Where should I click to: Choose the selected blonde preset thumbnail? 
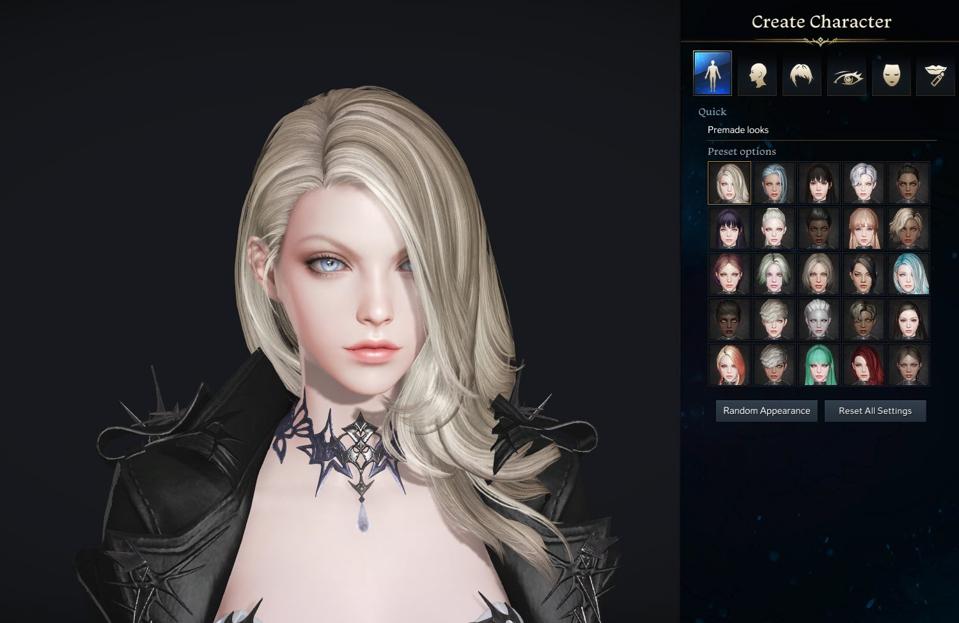[729, 183]
